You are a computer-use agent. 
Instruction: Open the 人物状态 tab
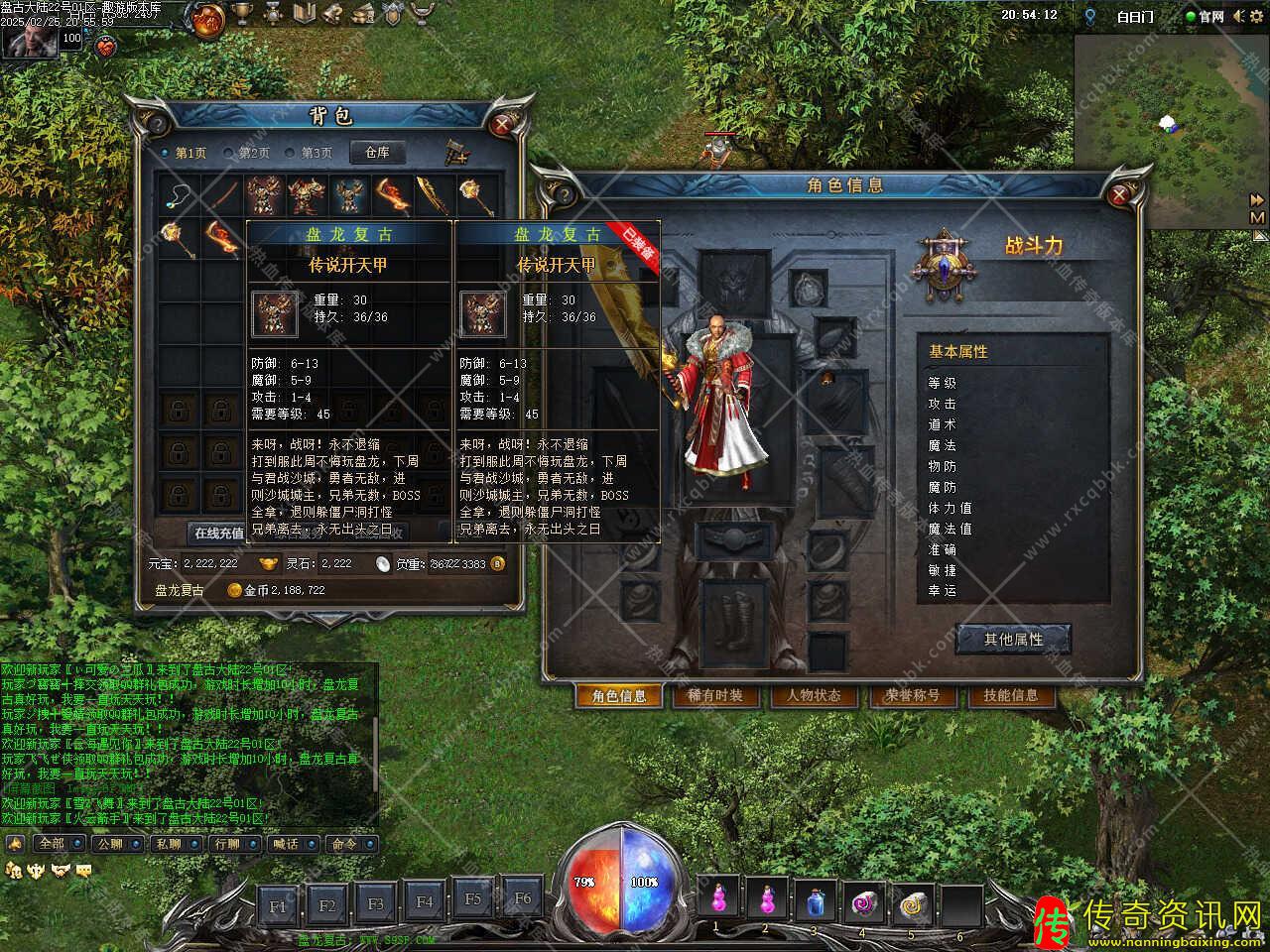pyautogui.click(x=814, y=696)
